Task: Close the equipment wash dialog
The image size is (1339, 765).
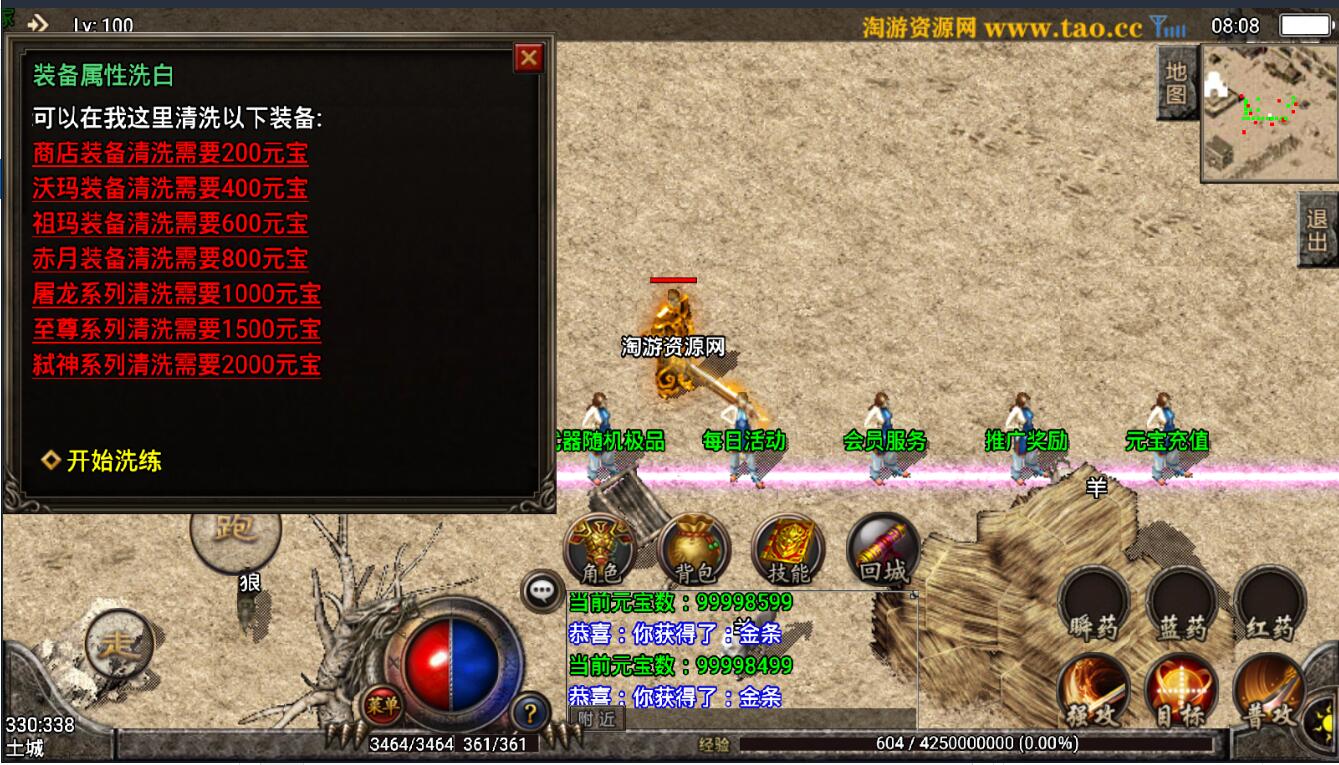Action: click(529, 58)
